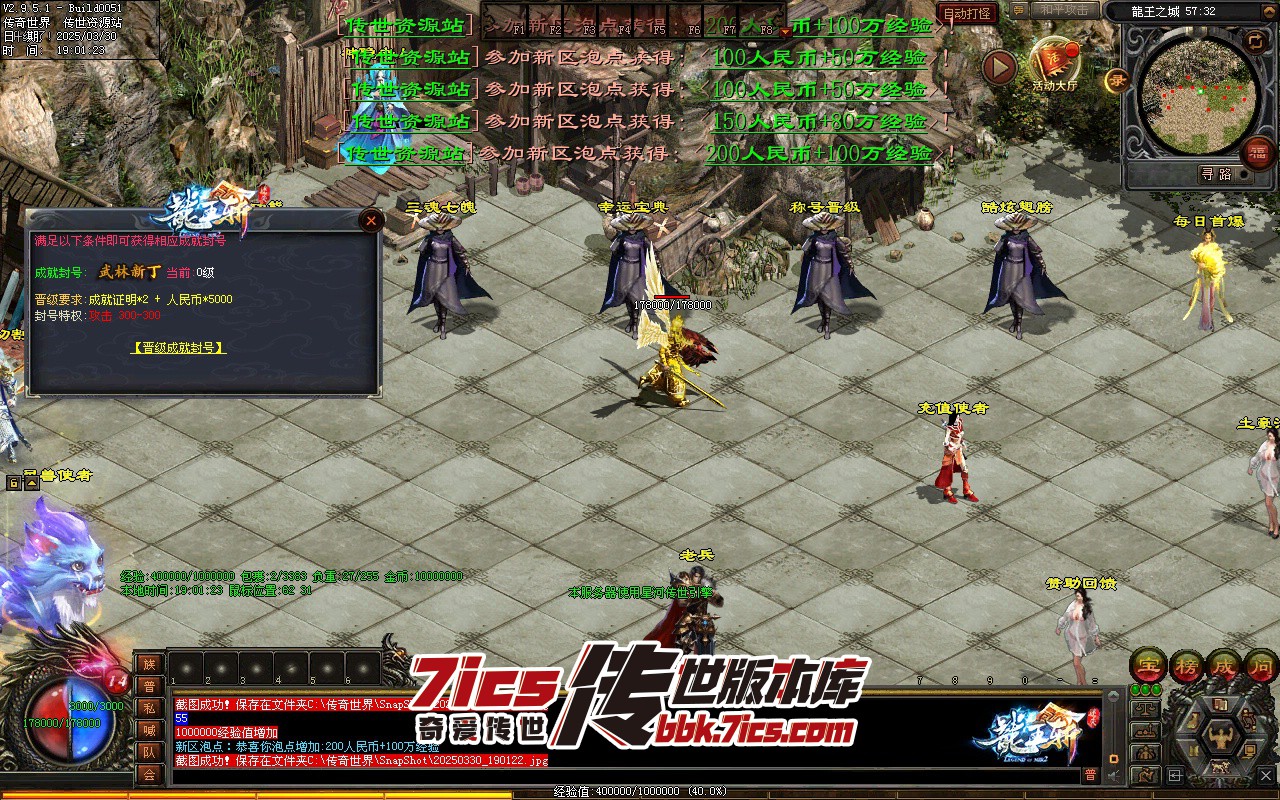Open the 录 round icon beside minimap
1280x800 pixels.
pos(1116,81)
